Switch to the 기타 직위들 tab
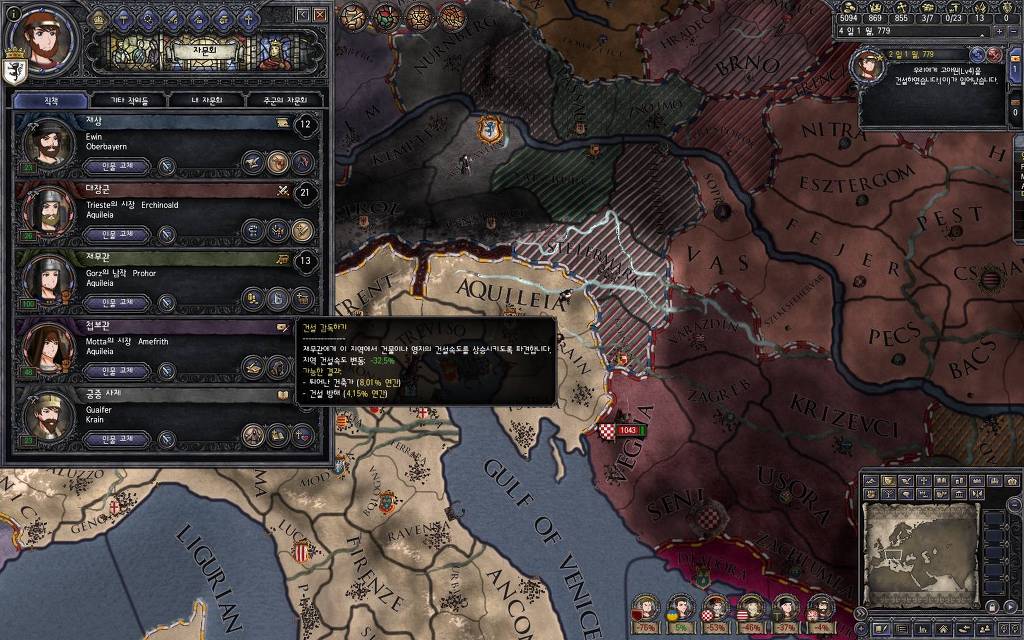This screenshot has height=640, width=1024. point(129,100)
